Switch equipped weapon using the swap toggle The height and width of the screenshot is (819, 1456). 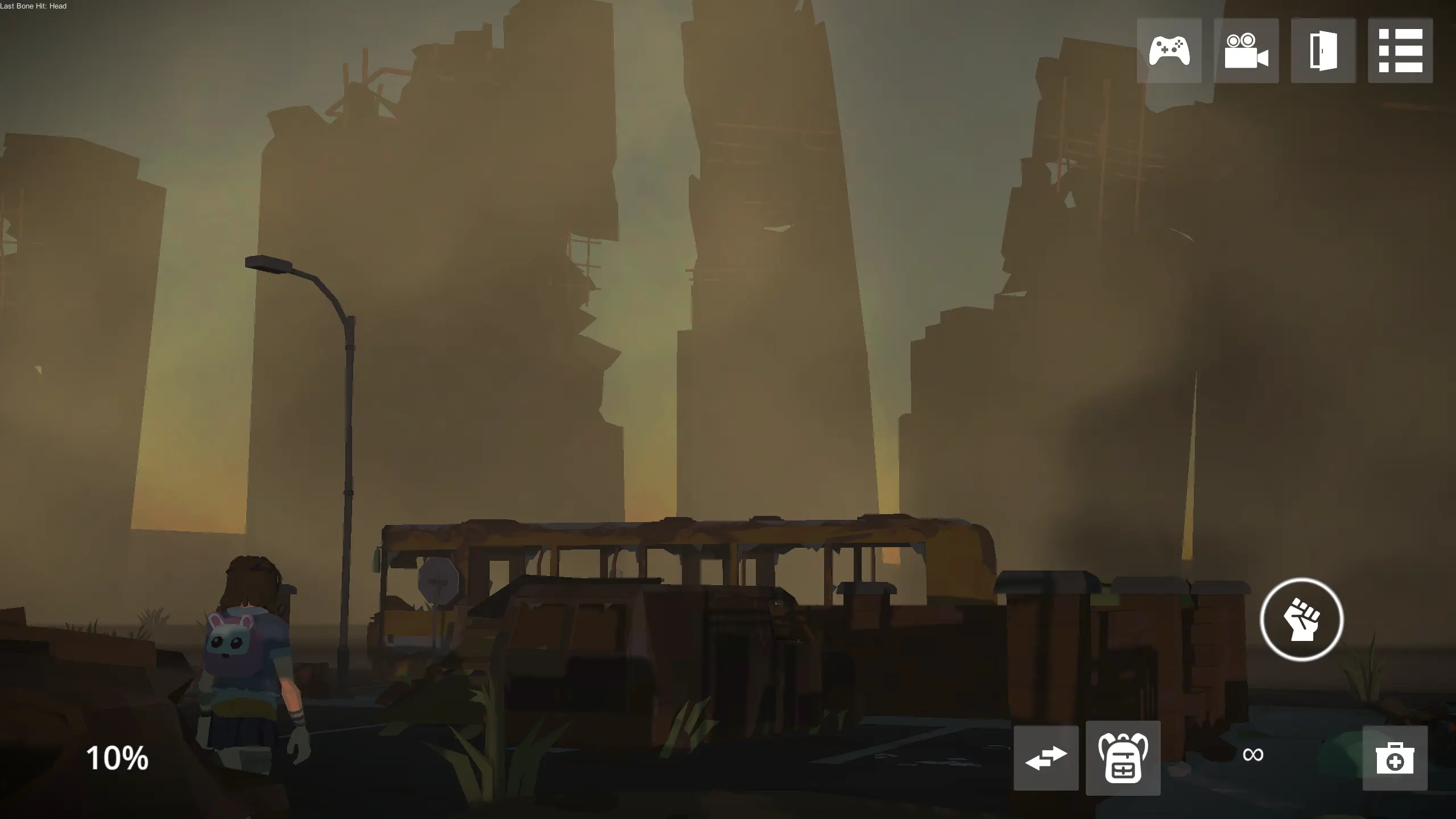pos(1046,758)
